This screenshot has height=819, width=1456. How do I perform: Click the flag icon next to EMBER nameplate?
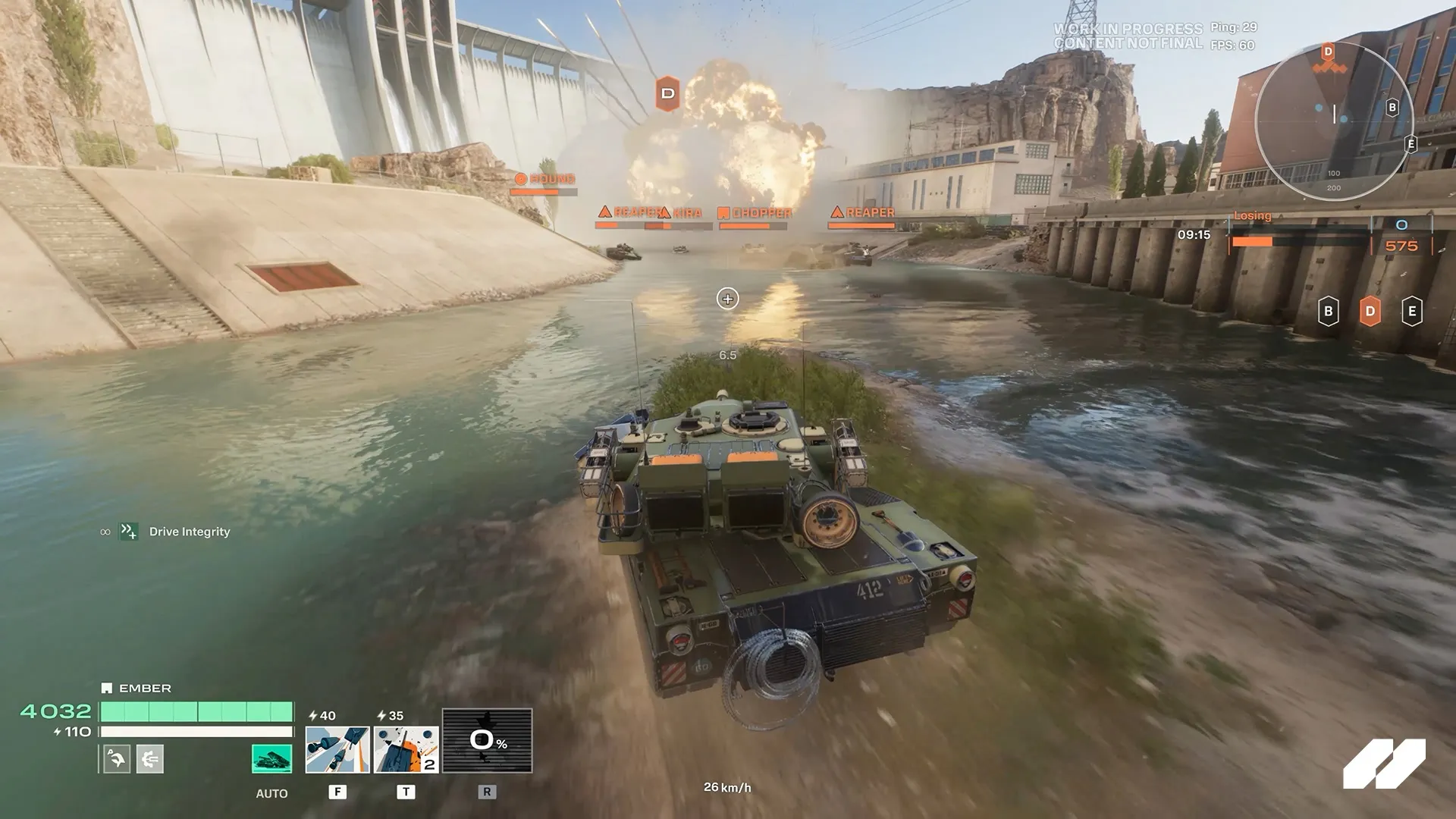(x=106, y=689)
